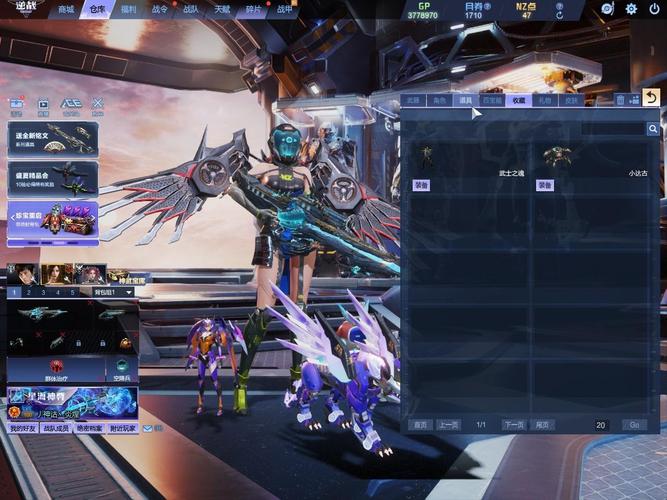The height and width of the screenshot is (500, 667).
Task: Switch to the 福利 welfare tab
Action: 128,9
